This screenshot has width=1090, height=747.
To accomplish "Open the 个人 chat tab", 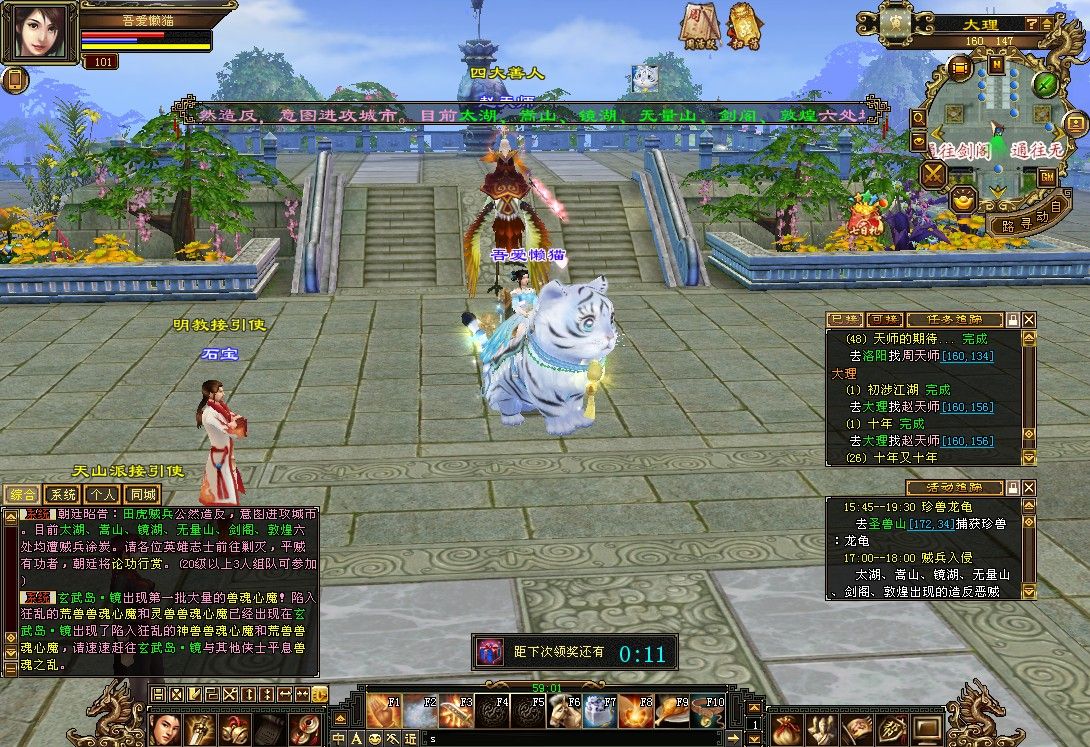I will point(102,494).
